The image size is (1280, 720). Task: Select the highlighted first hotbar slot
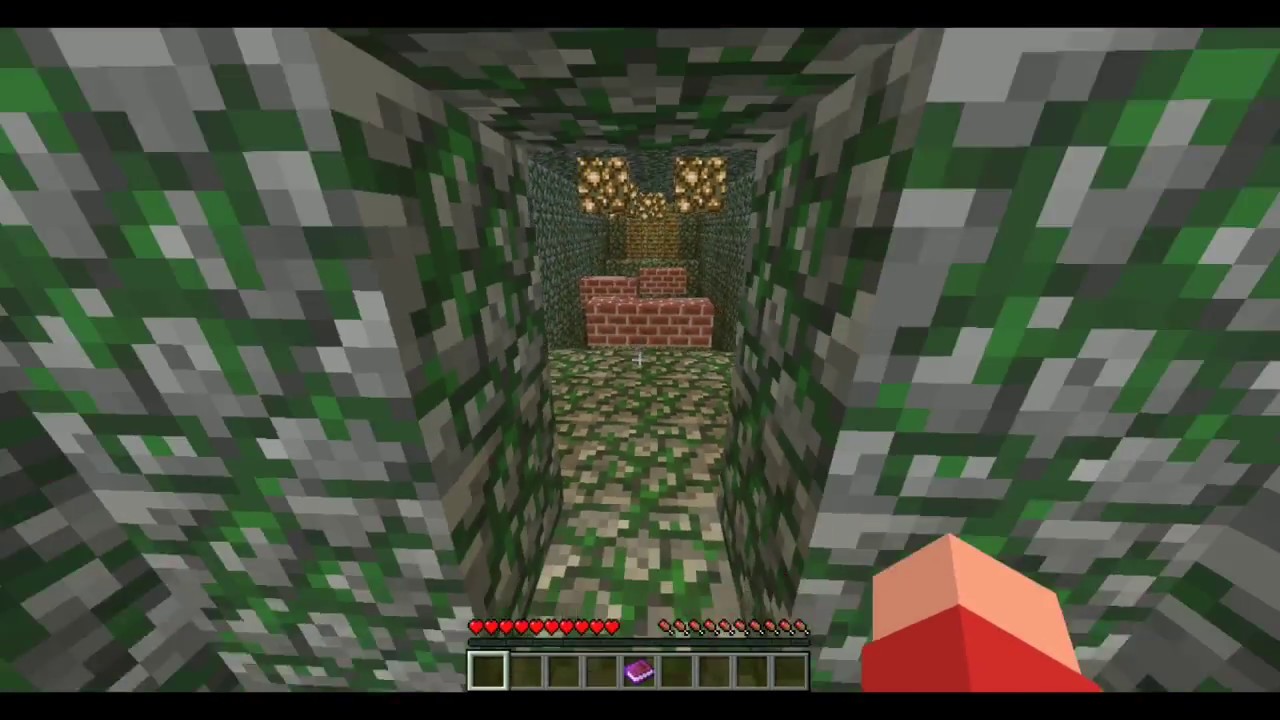pyautogui.click(x=489, y=670)
